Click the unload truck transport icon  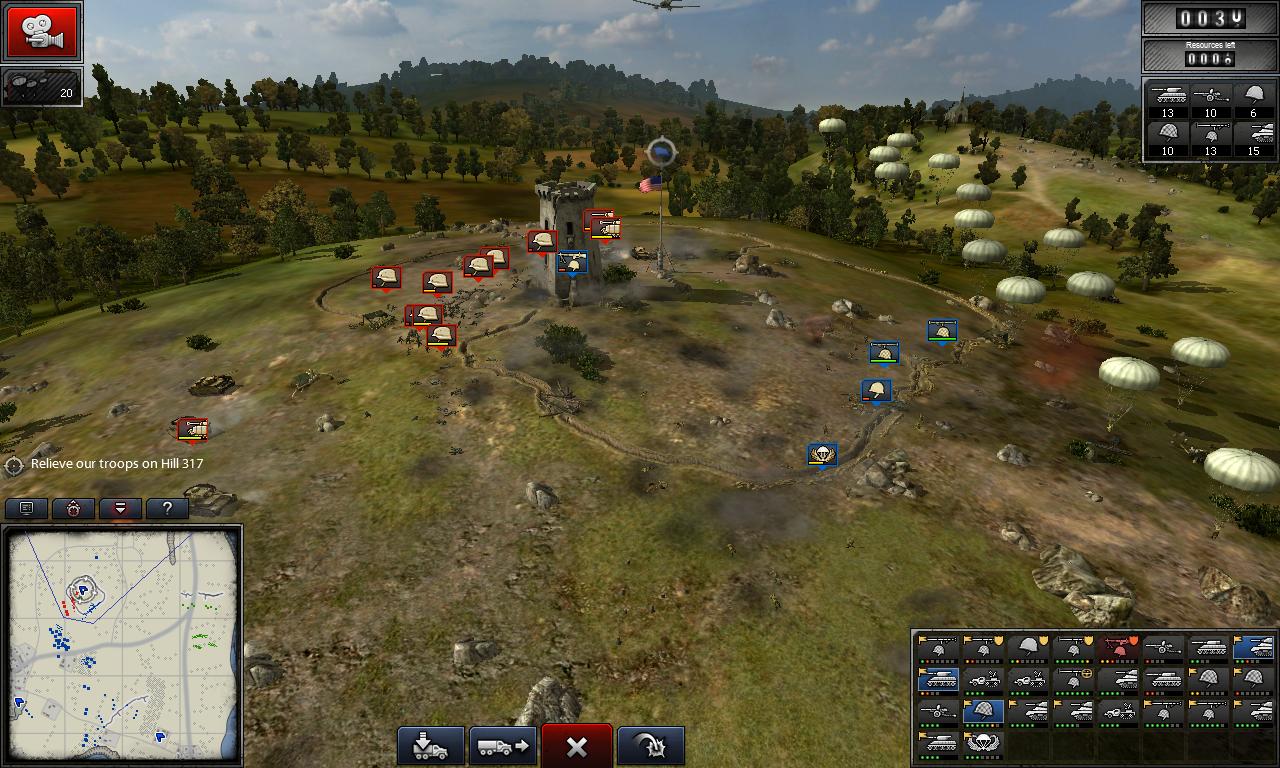(x=503, y=744)
